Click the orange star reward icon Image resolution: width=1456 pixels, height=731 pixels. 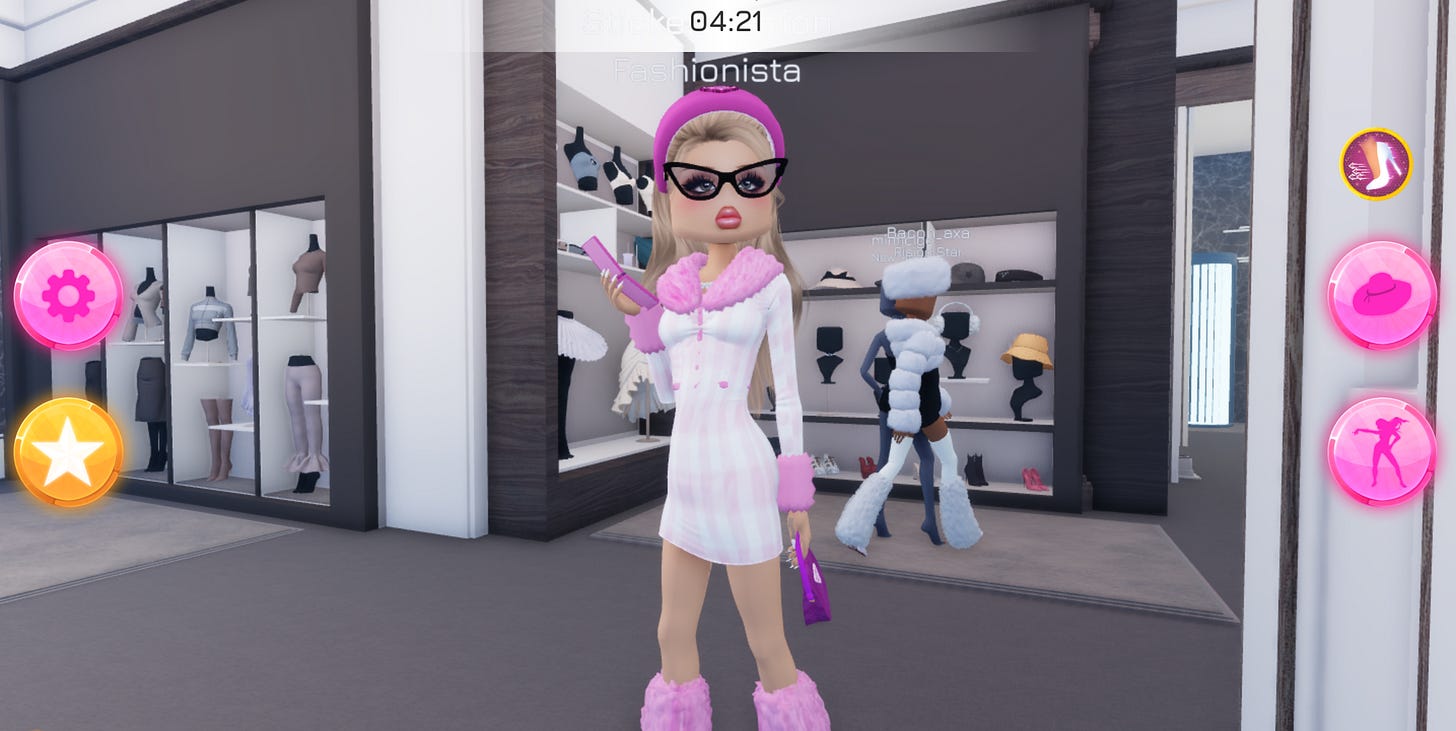pyautogui.click(x=67, y=449)
